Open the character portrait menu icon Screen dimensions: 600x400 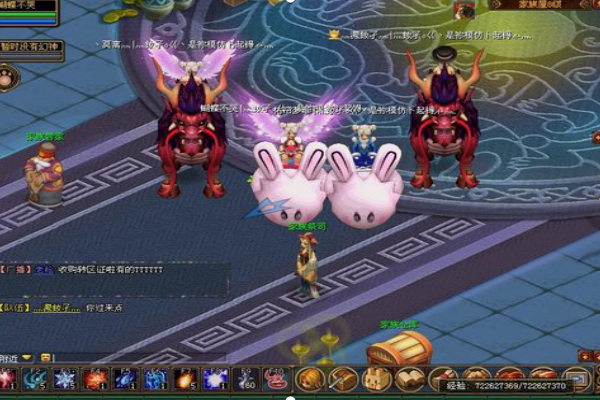click(x=310, y=379)
